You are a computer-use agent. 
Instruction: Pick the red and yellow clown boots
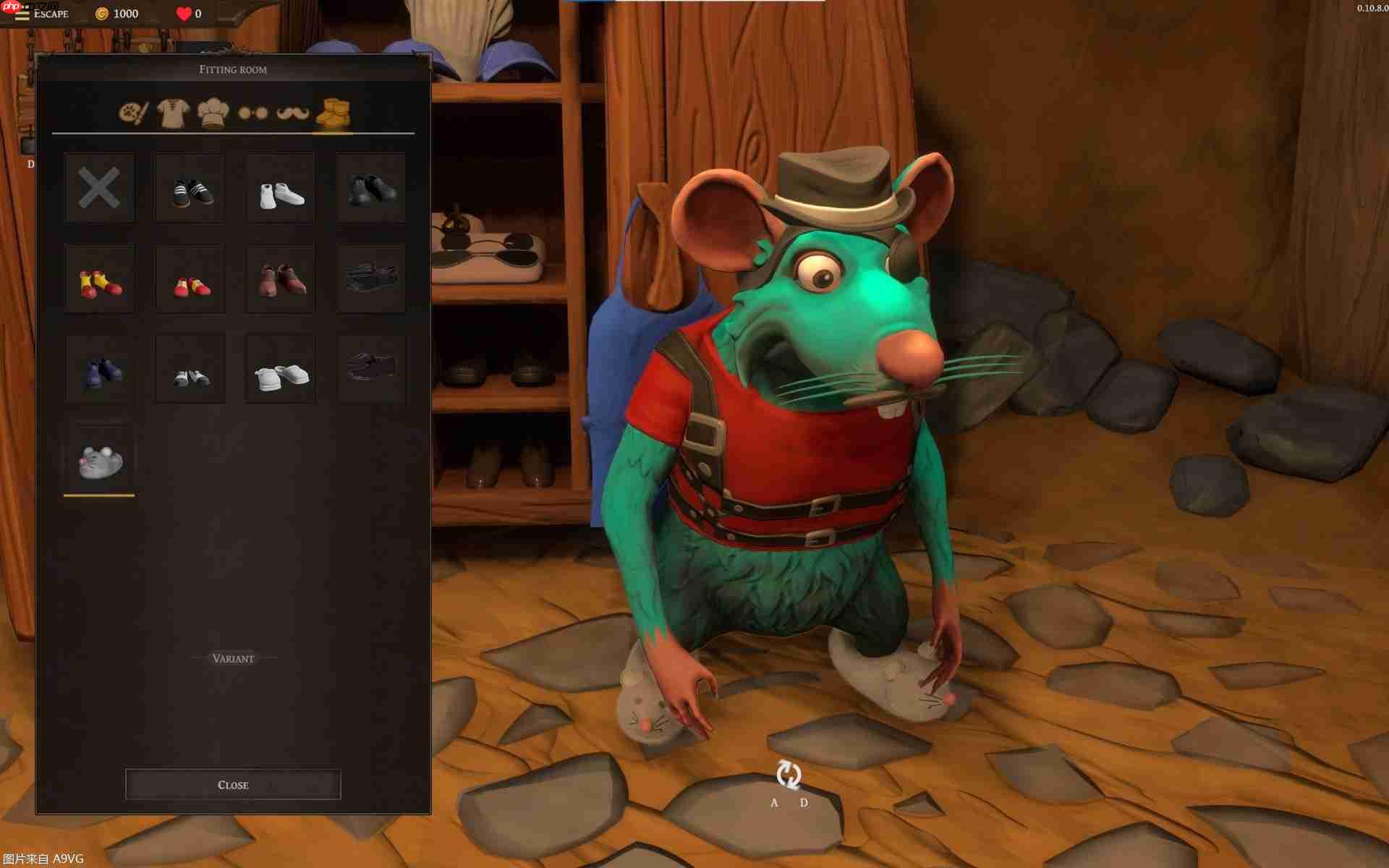[99, 279]
